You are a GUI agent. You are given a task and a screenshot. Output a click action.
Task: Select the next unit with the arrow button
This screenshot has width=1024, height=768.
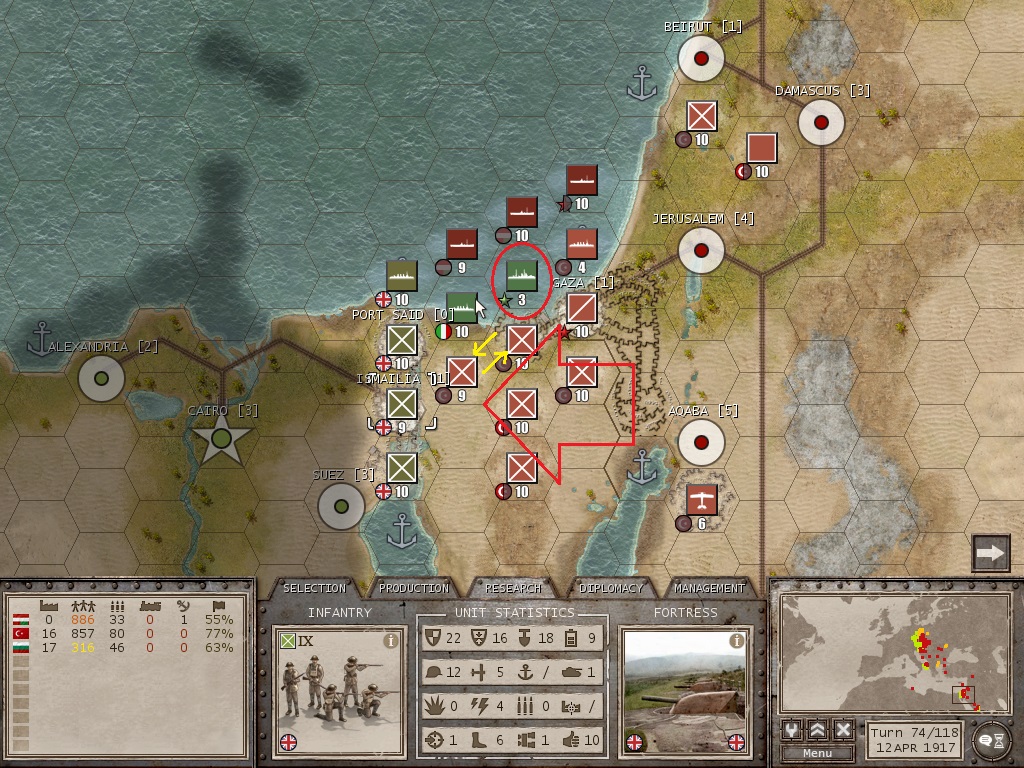click(990, 553)
